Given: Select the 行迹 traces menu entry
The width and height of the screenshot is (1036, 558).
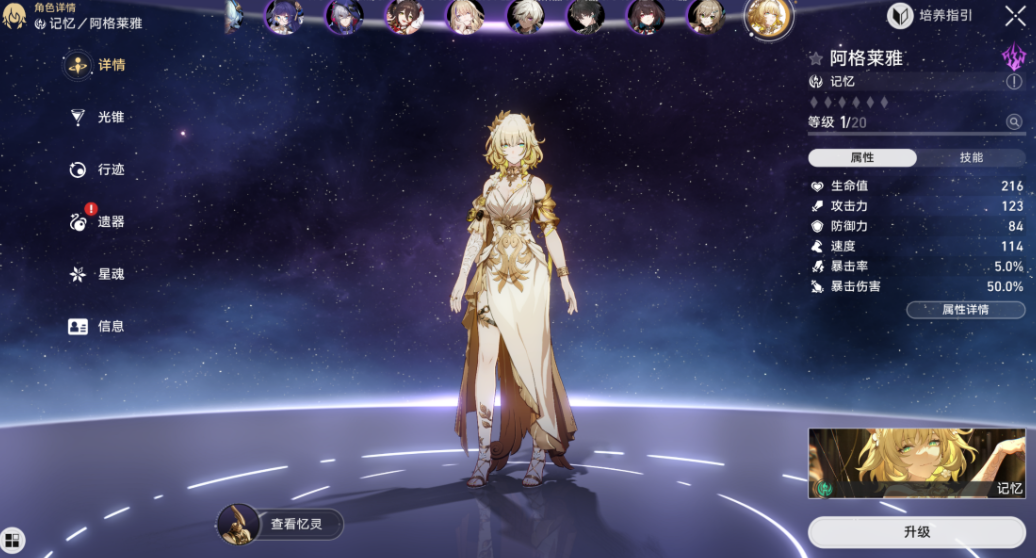Looking at the screenshot, I should click(x=98, y=170).
